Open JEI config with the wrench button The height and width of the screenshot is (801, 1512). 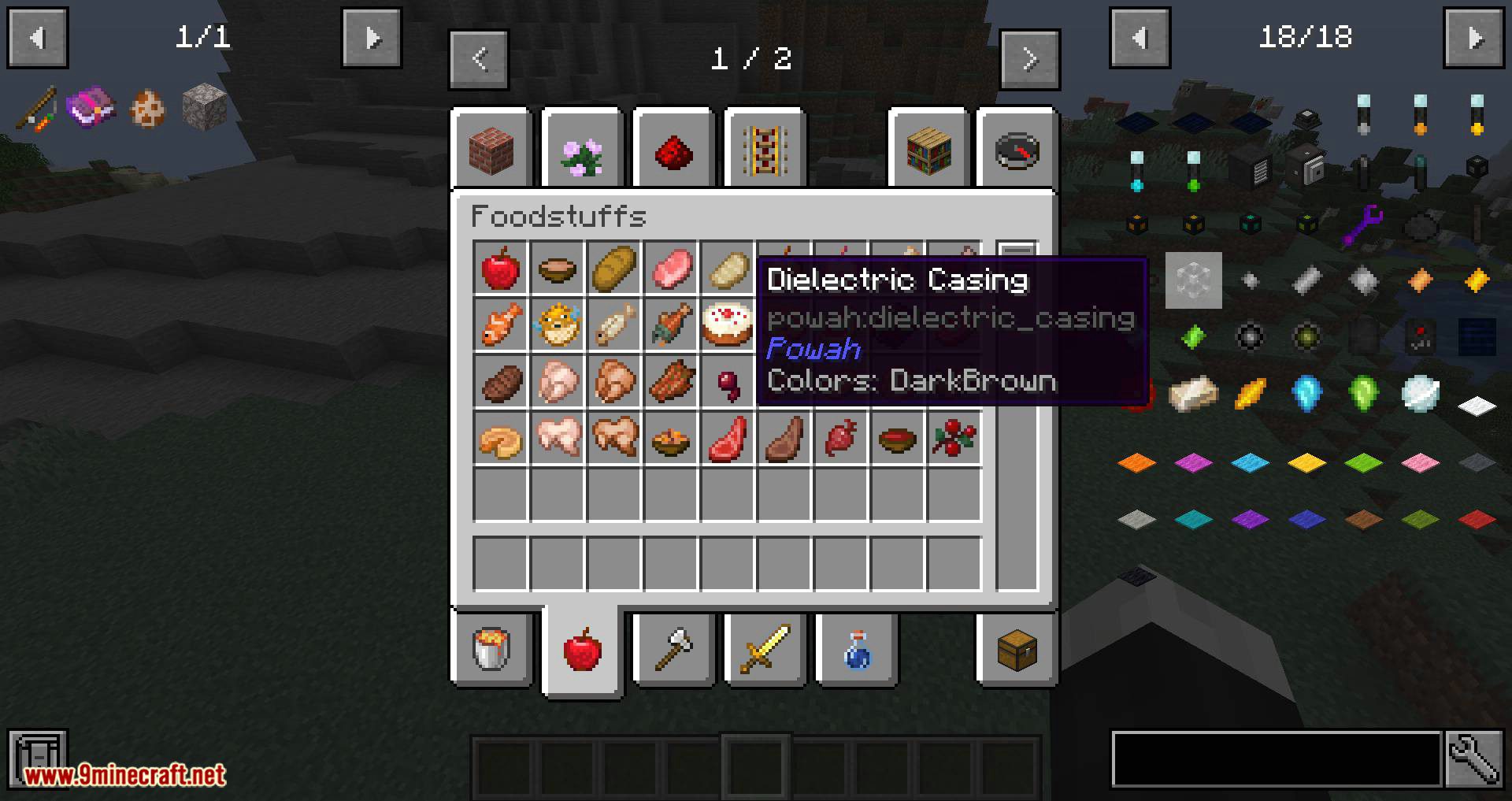tap(1474, 759)
